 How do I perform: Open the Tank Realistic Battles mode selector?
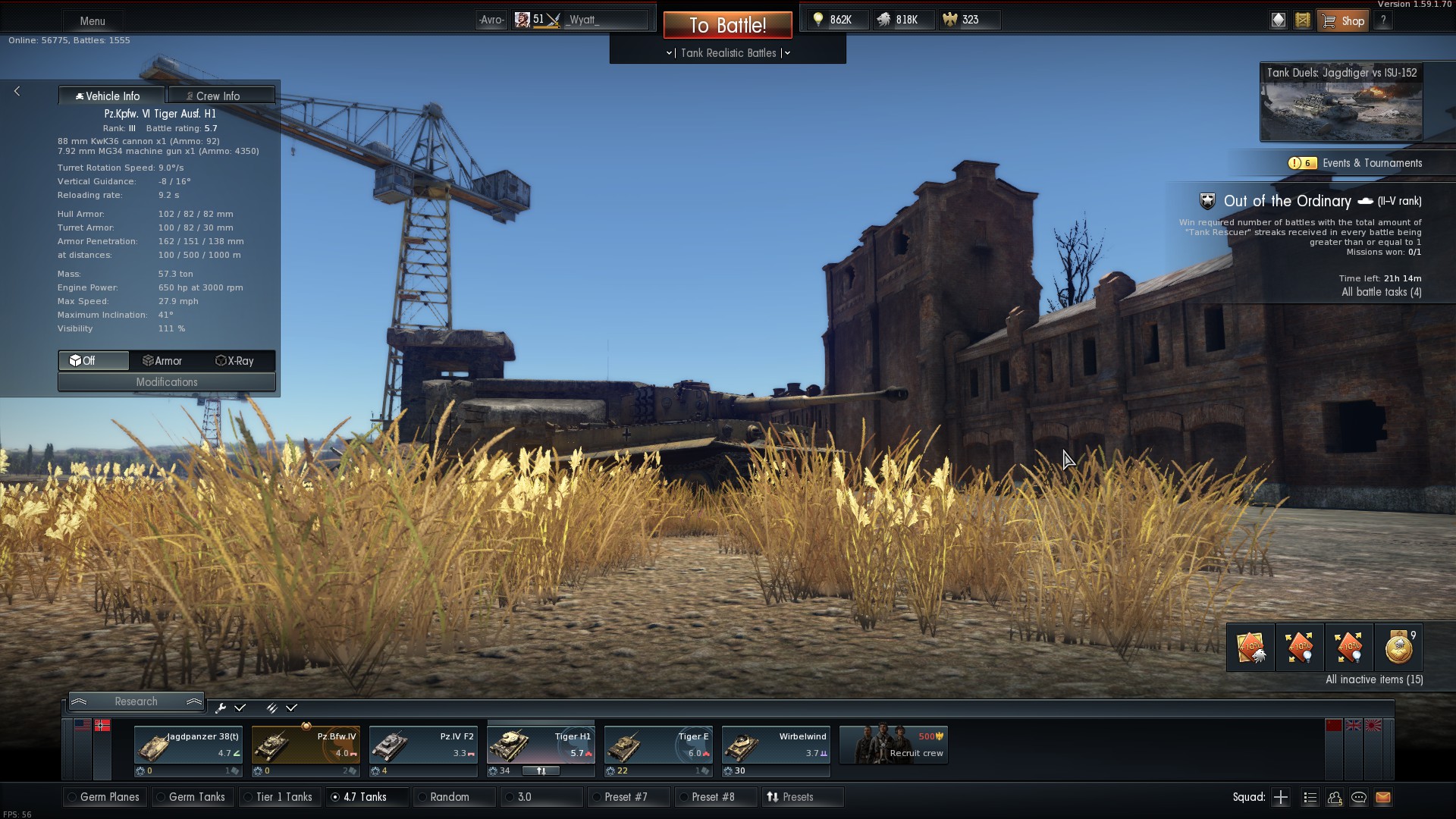(728, 53)
